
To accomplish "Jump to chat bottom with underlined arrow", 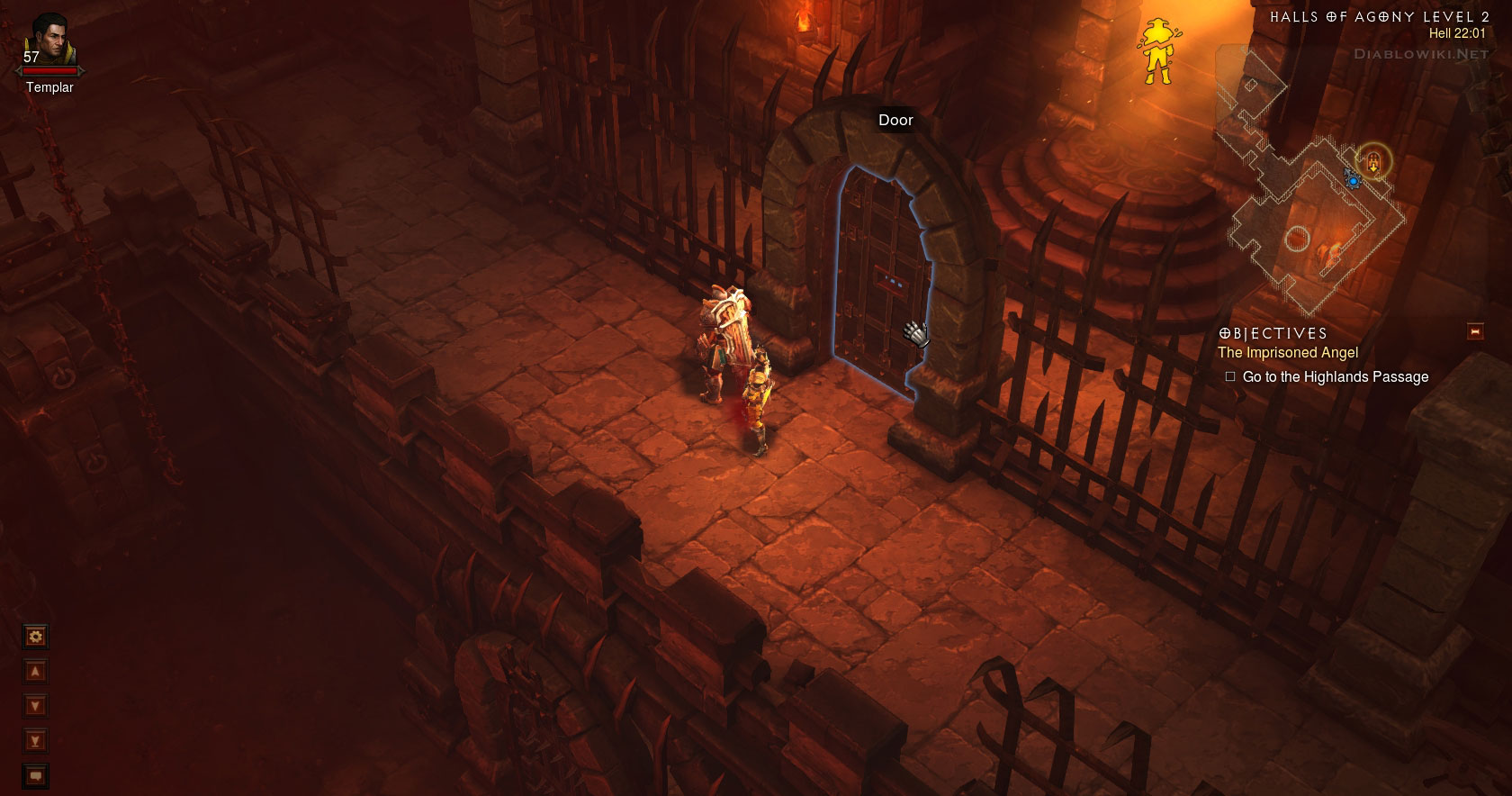I will click(35, 741).
